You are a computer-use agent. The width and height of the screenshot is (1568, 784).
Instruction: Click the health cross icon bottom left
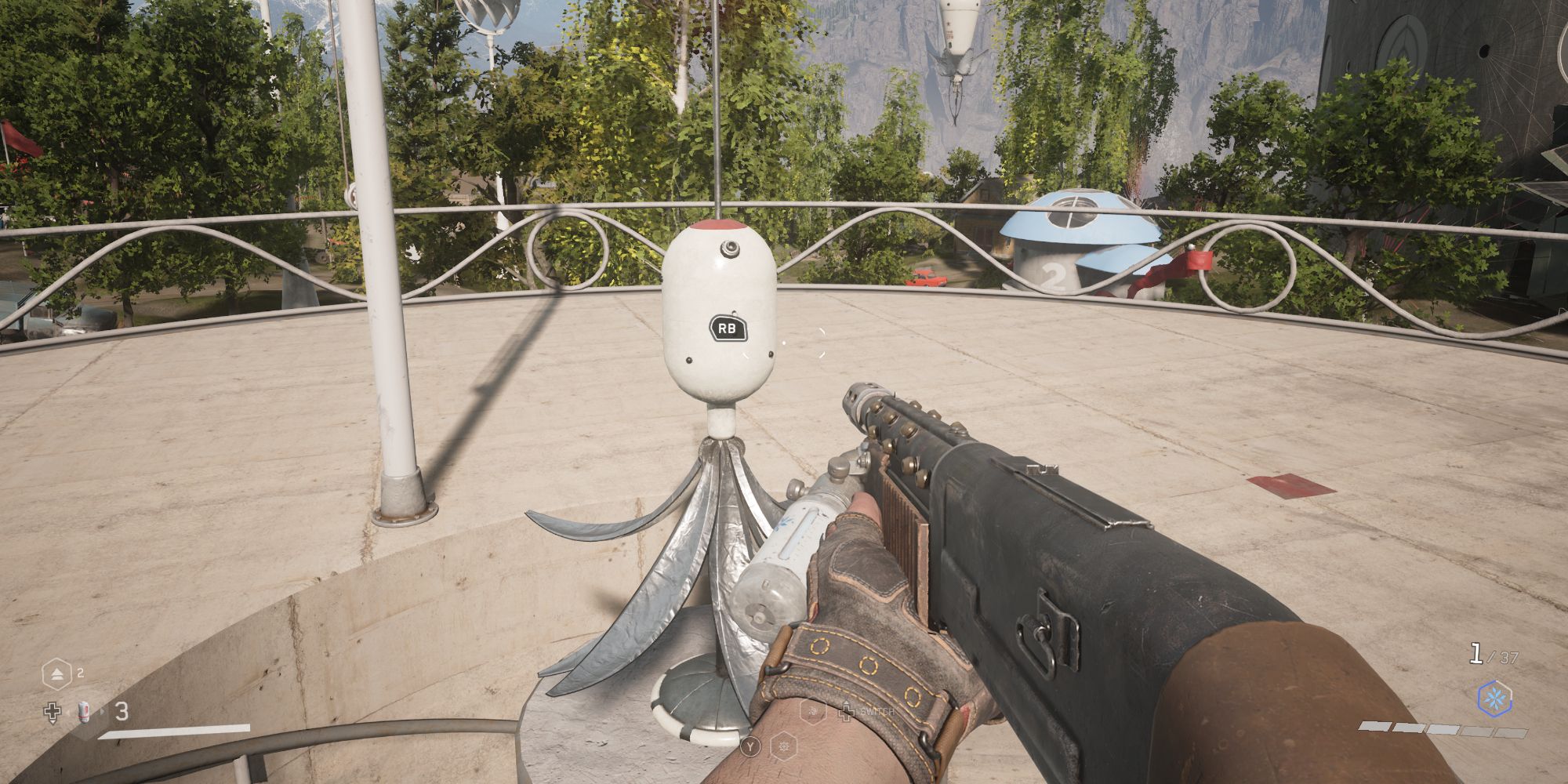53,713
